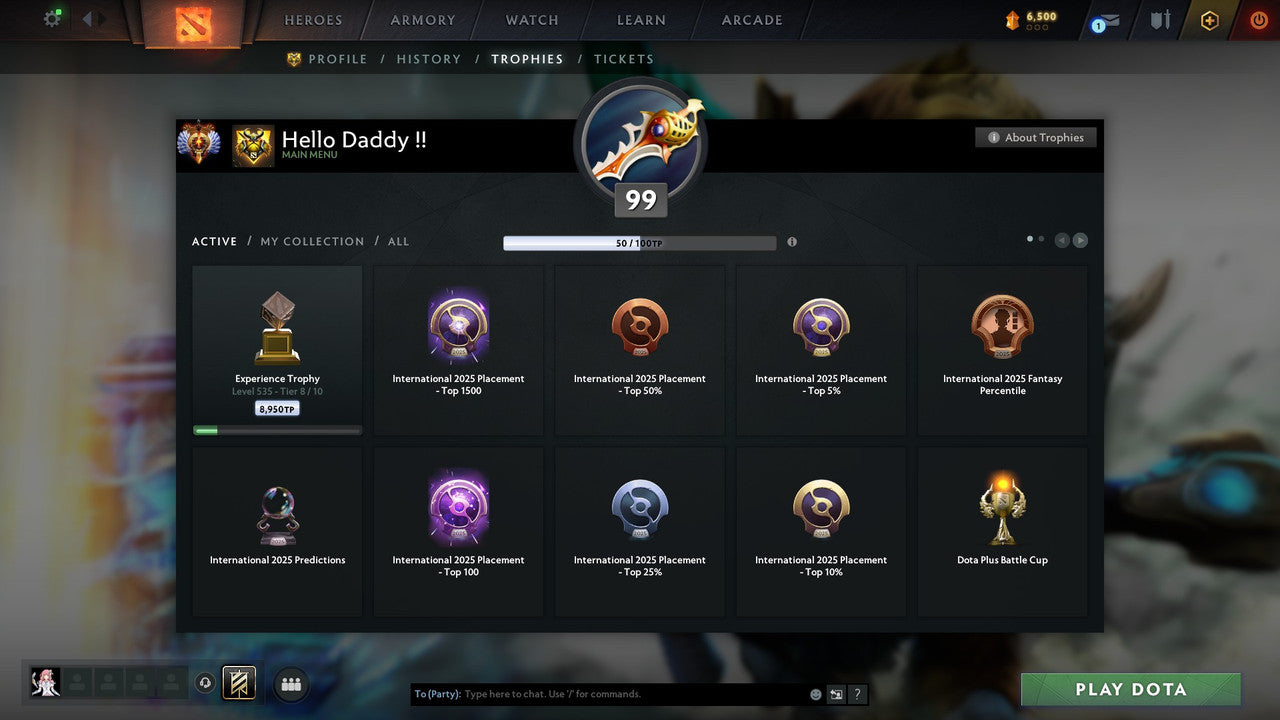1280x720 pixels.
Task: Click the previous page arrow for trophies
Action: click(1063, 240)
